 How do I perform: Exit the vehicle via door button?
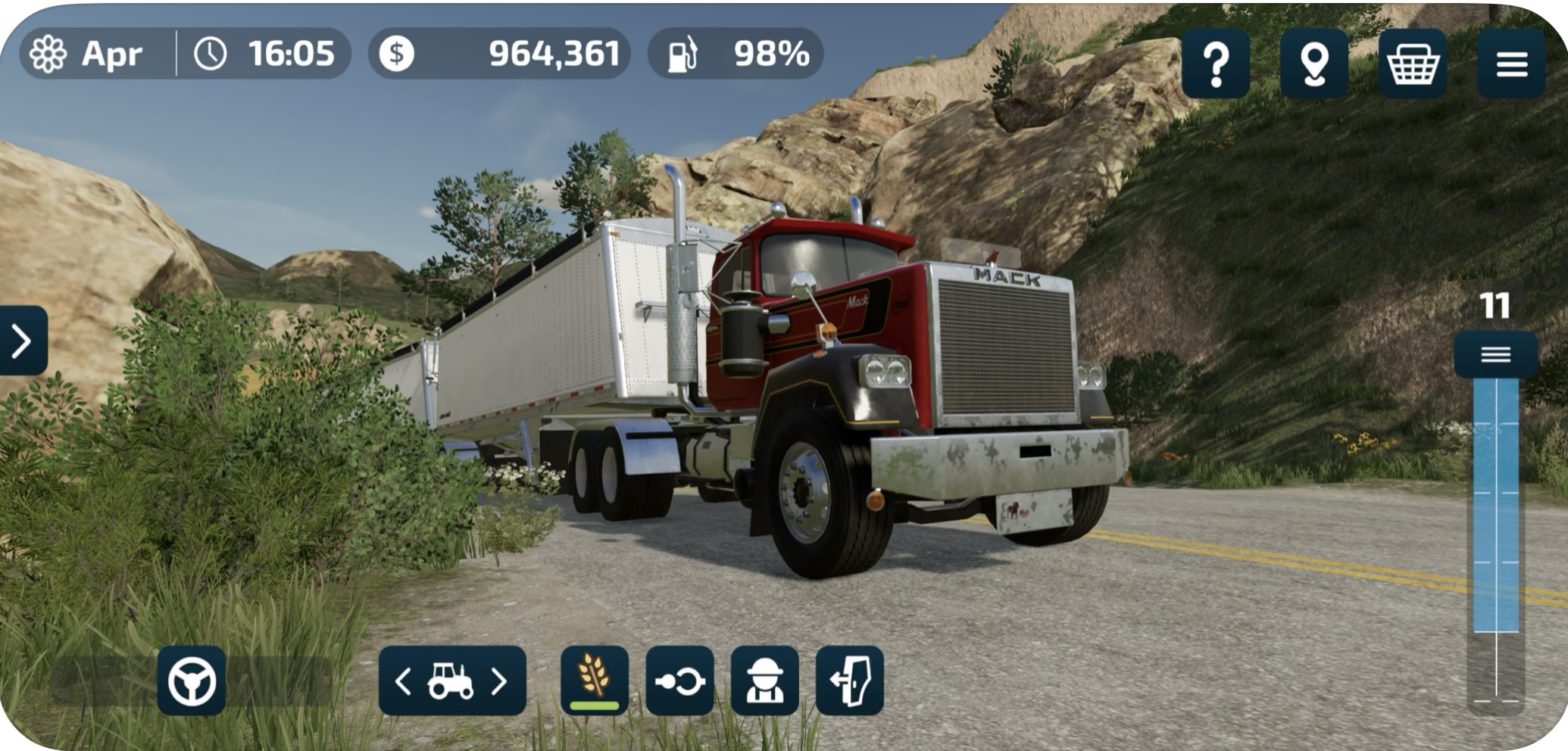pyautogui.click(x=849, y=681)
